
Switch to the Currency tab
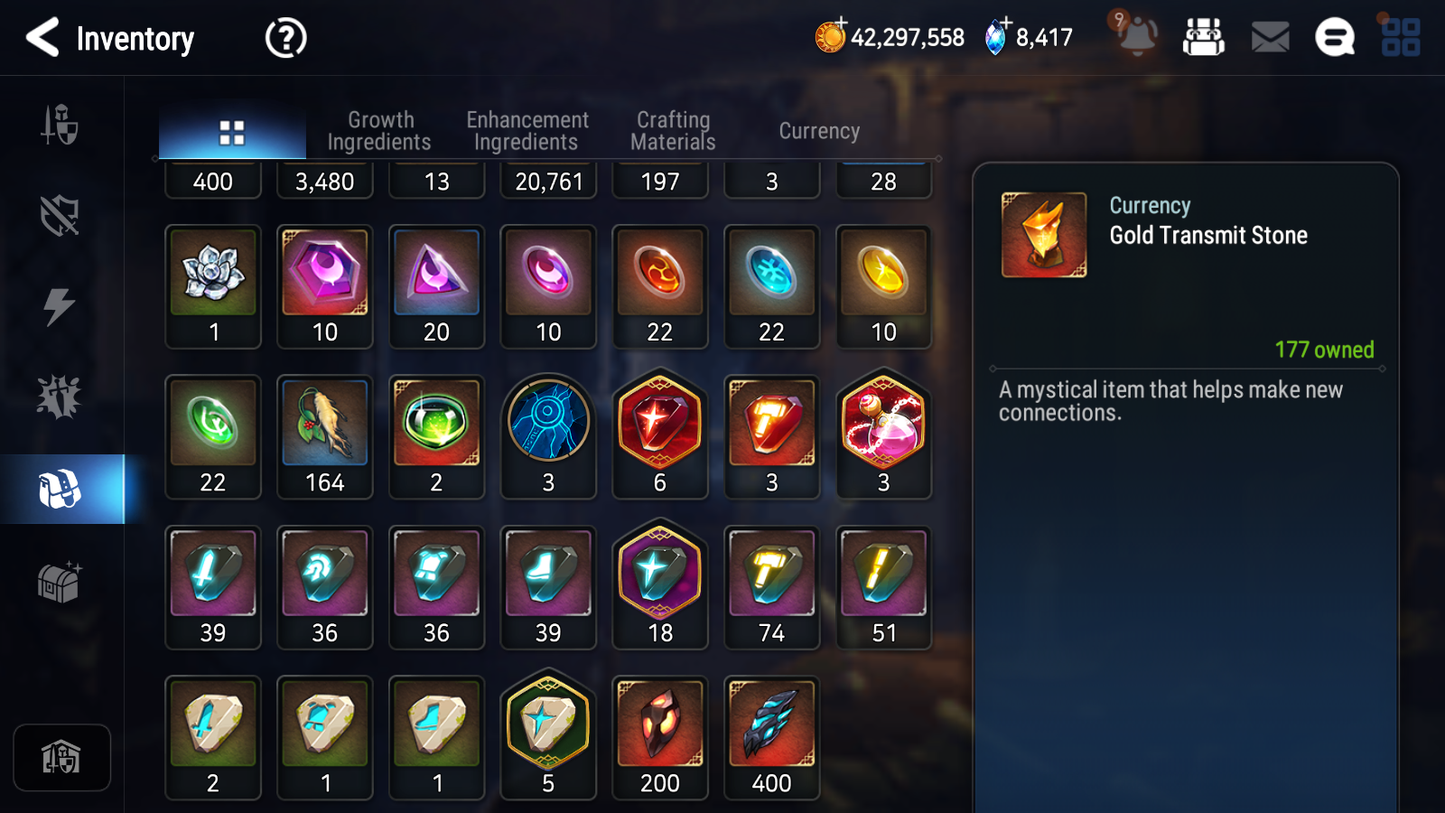pos(818,130)
